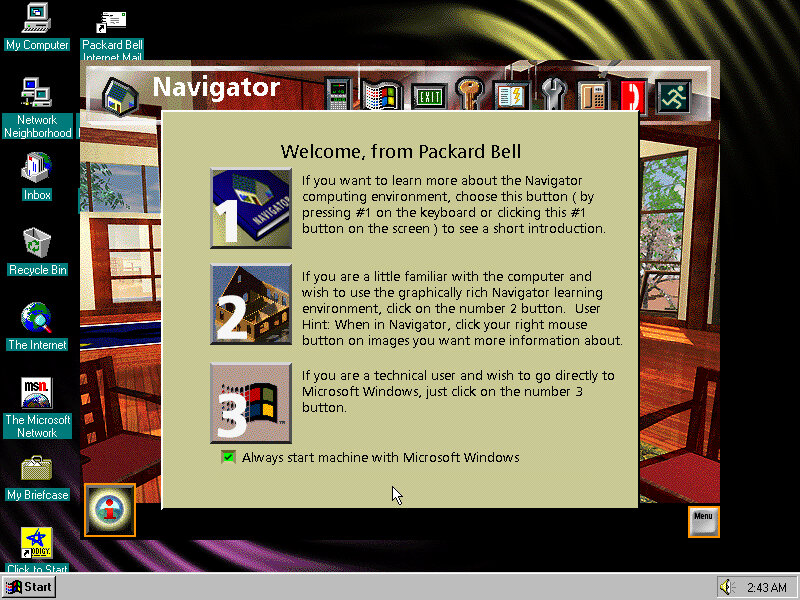Toggle Always start machine with Microsoft Windows

pyautogui.click(x=228, y=457)
